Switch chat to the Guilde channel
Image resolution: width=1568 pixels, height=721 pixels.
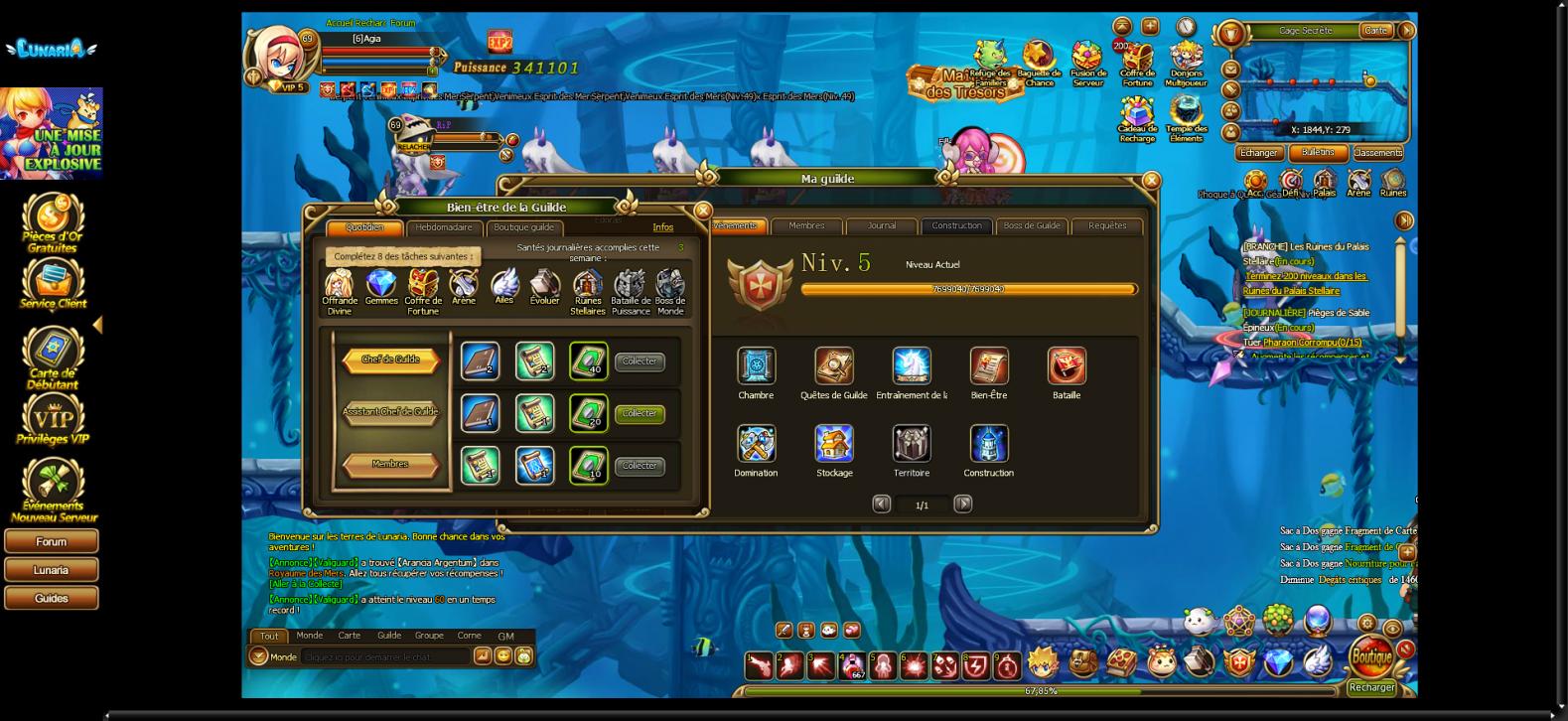tap(389, 636)
